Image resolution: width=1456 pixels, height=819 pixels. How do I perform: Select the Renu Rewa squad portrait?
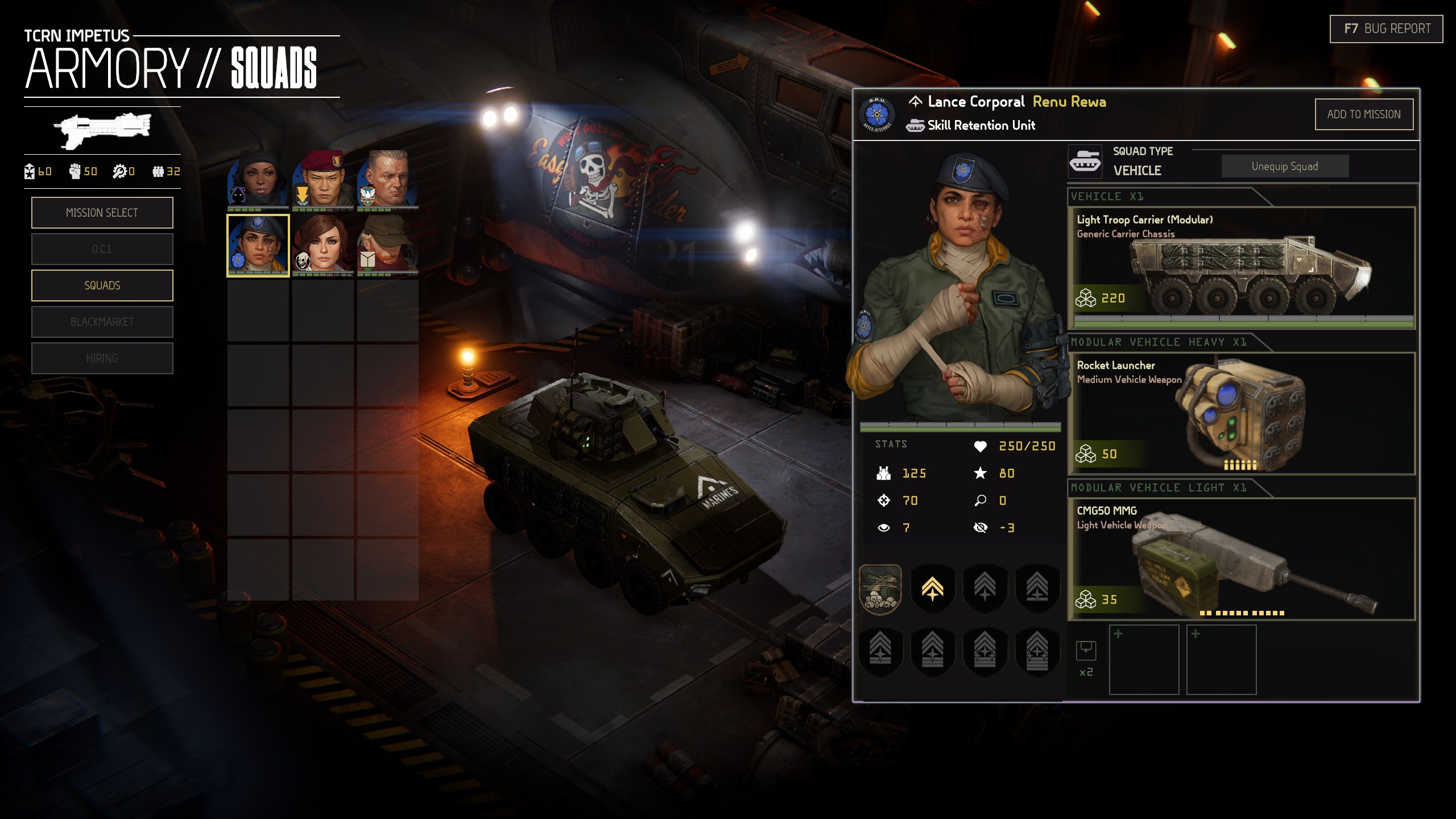258,245
